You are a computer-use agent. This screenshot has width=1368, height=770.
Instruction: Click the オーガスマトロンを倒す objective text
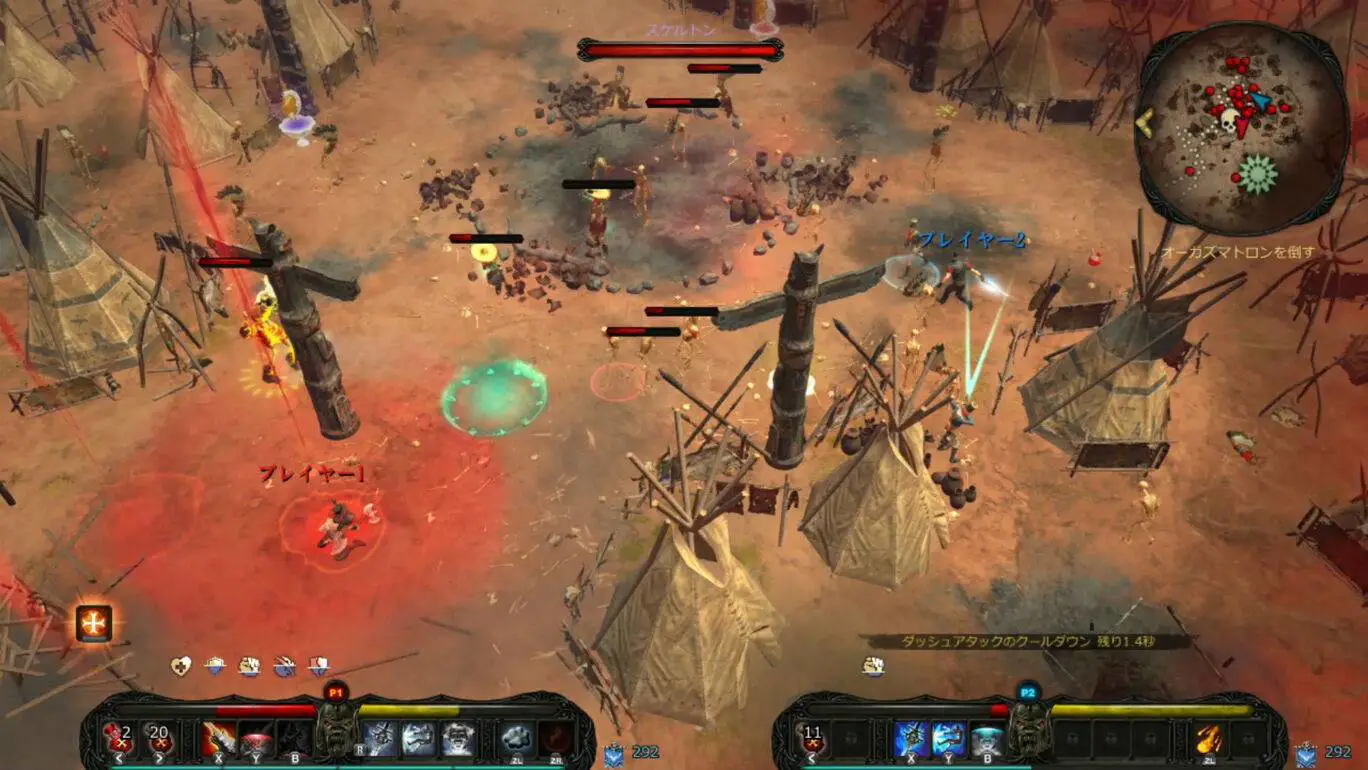click(x=1238, y=253)
